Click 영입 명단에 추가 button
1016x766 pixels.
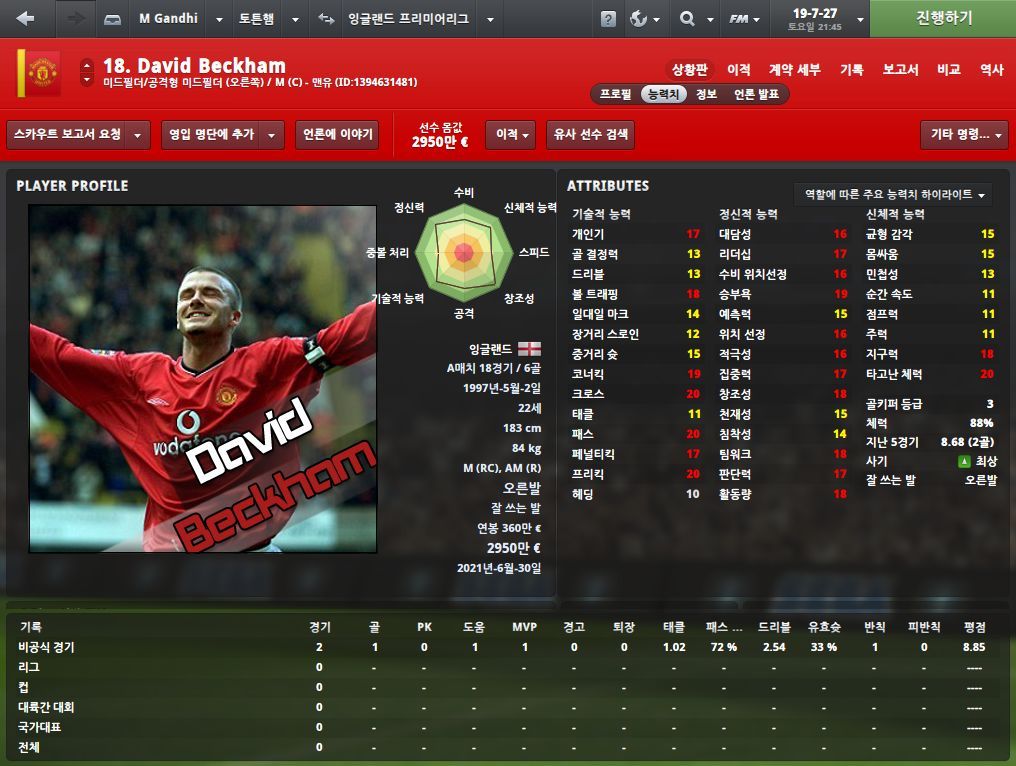211,134
